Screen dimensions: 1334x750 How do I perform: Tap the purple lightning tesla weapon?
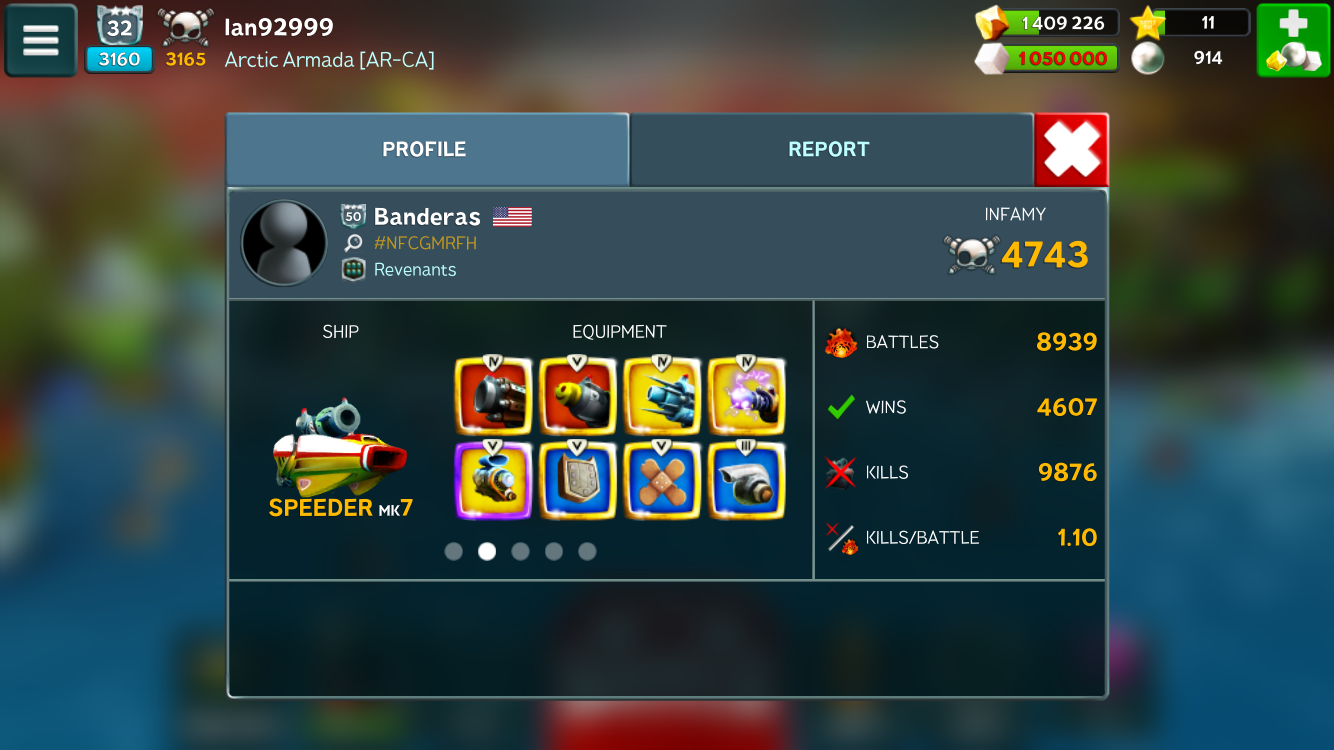(x=746, y=395)
